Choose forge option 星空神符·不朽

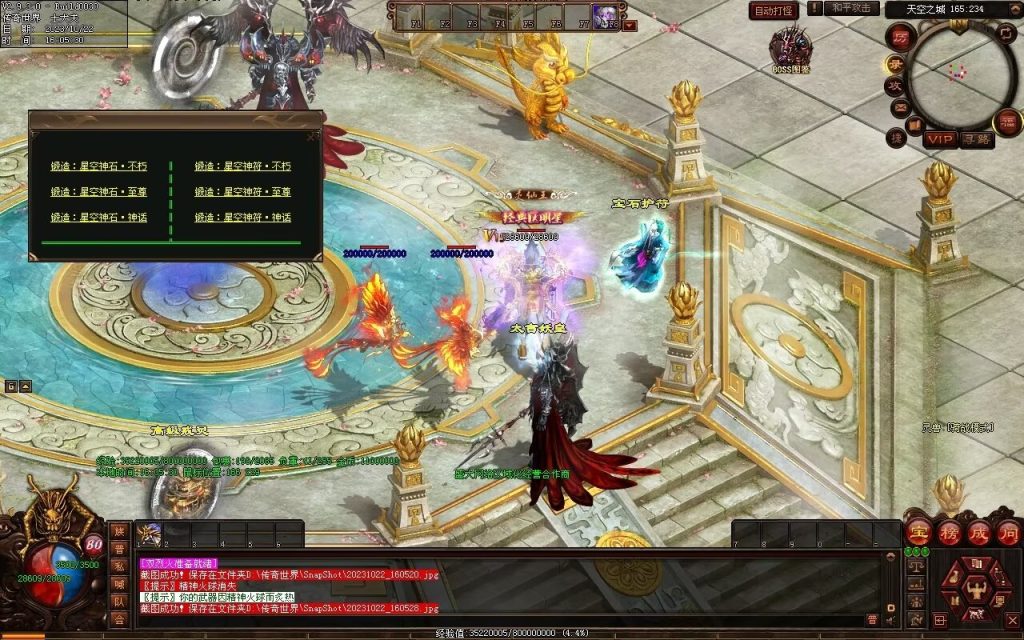click(243, 166)
